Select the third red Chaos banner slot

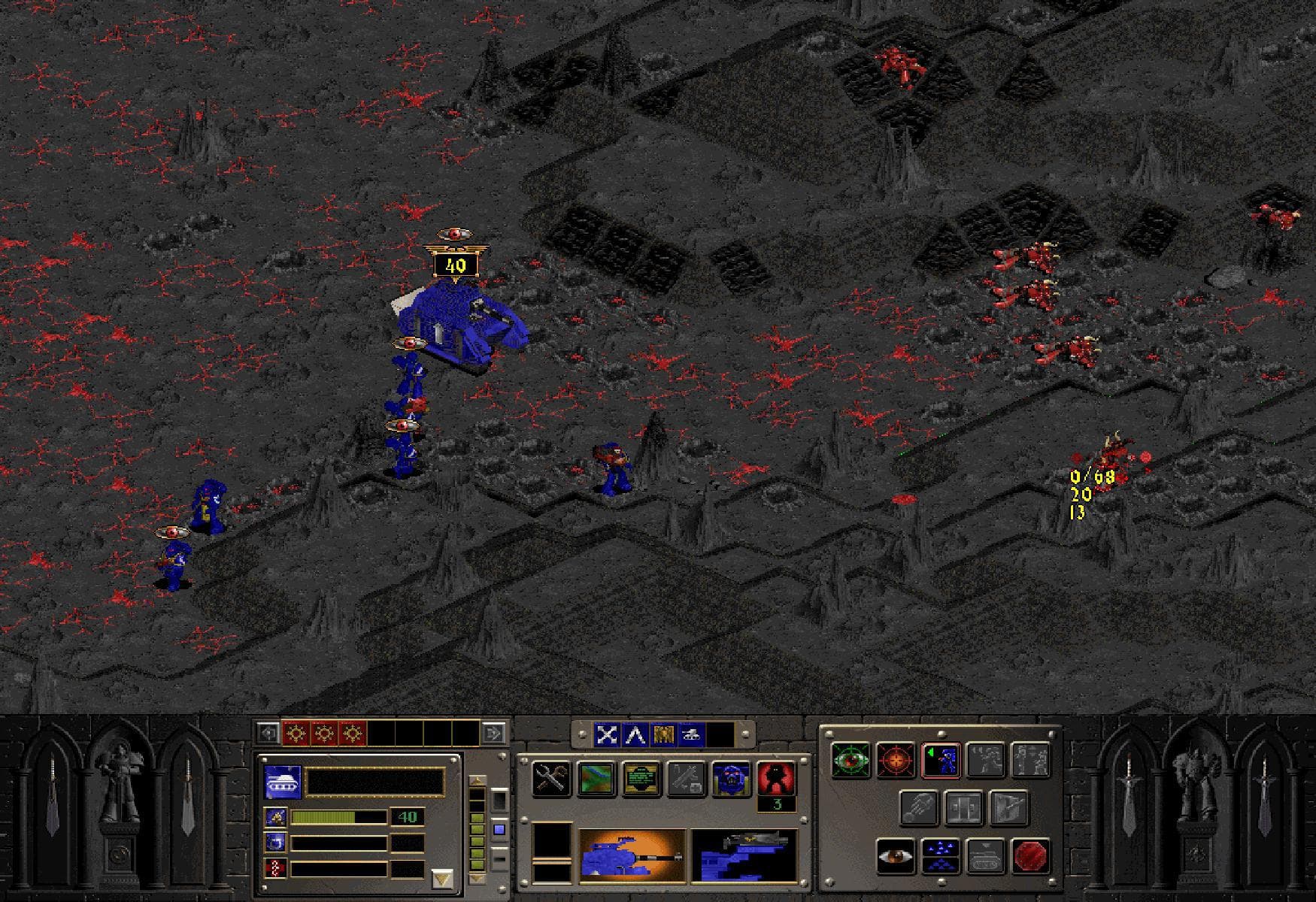[x=352, y=733]
